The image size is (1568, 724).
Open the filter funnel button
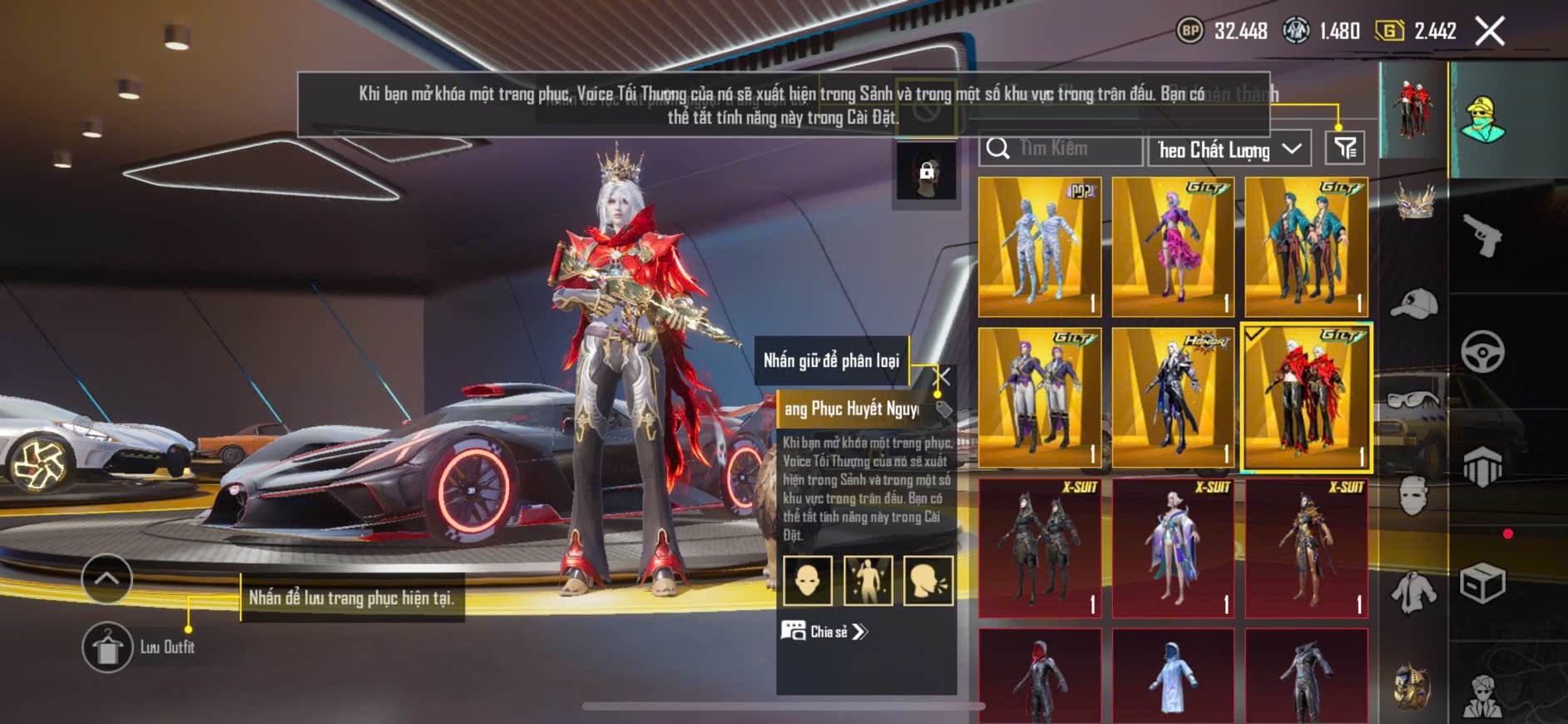click(1345, 149)
